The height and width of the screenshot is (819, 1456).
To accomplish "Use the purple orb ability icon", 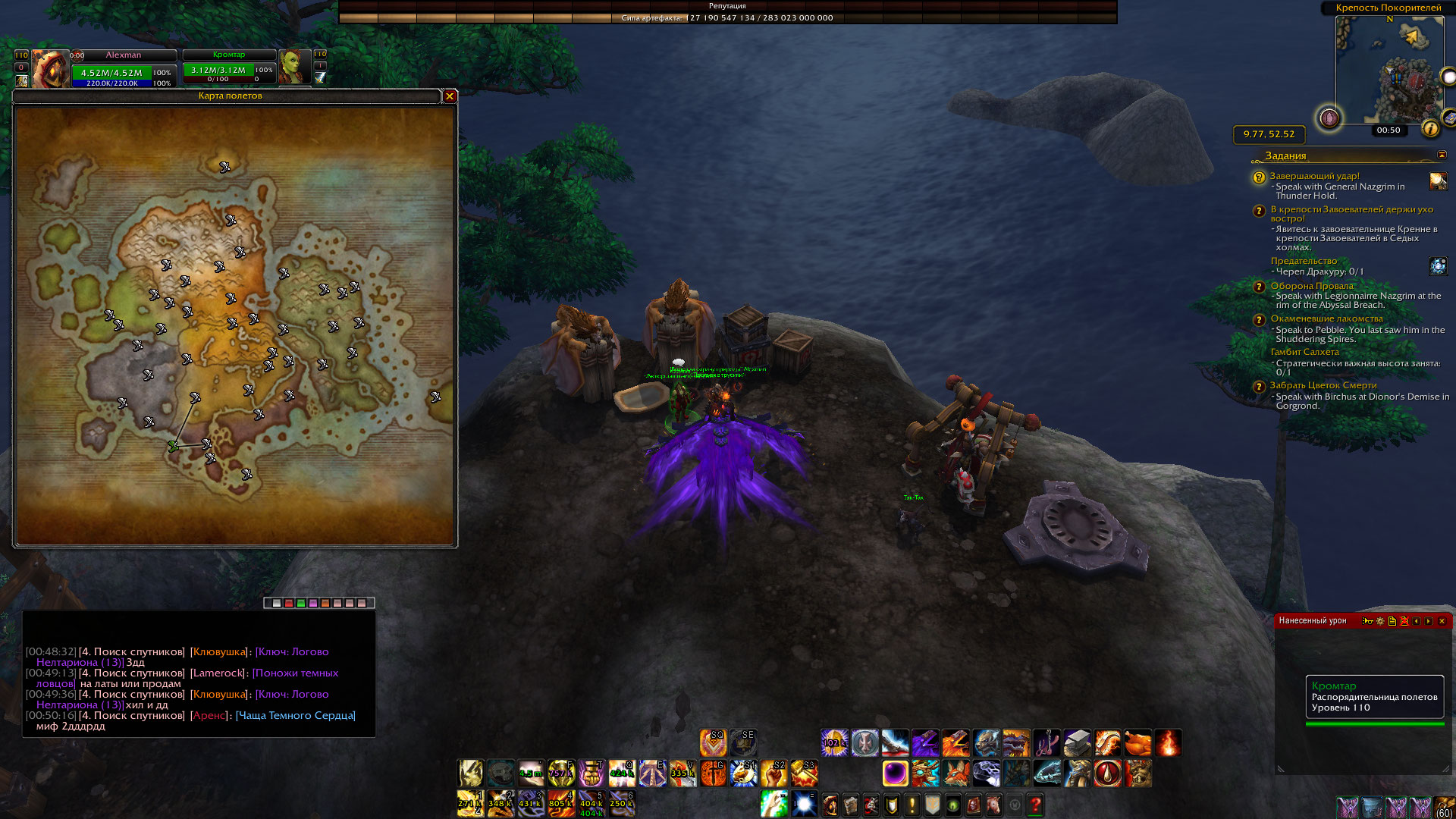I will 895,773.
